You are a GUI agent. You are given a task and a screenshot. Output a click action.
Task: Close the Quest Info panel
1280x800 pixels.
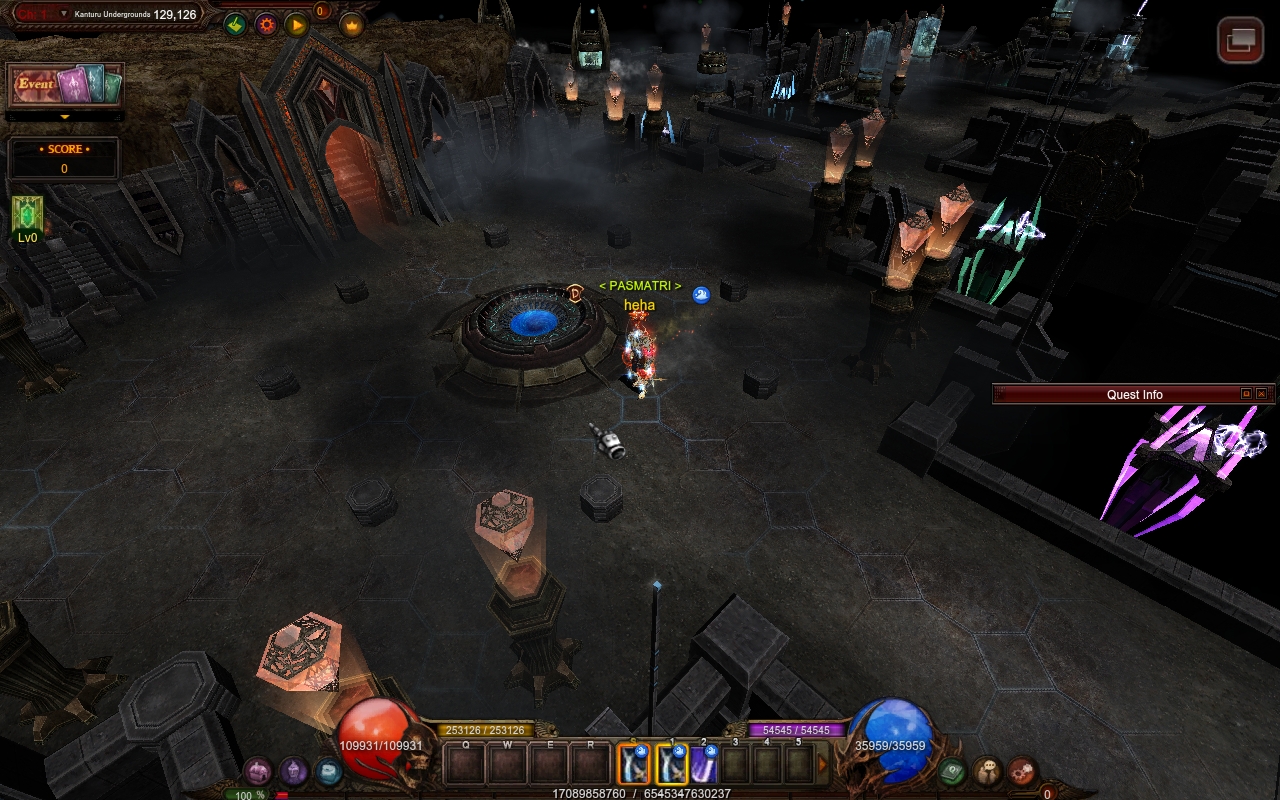click(x=1261, y=394)
